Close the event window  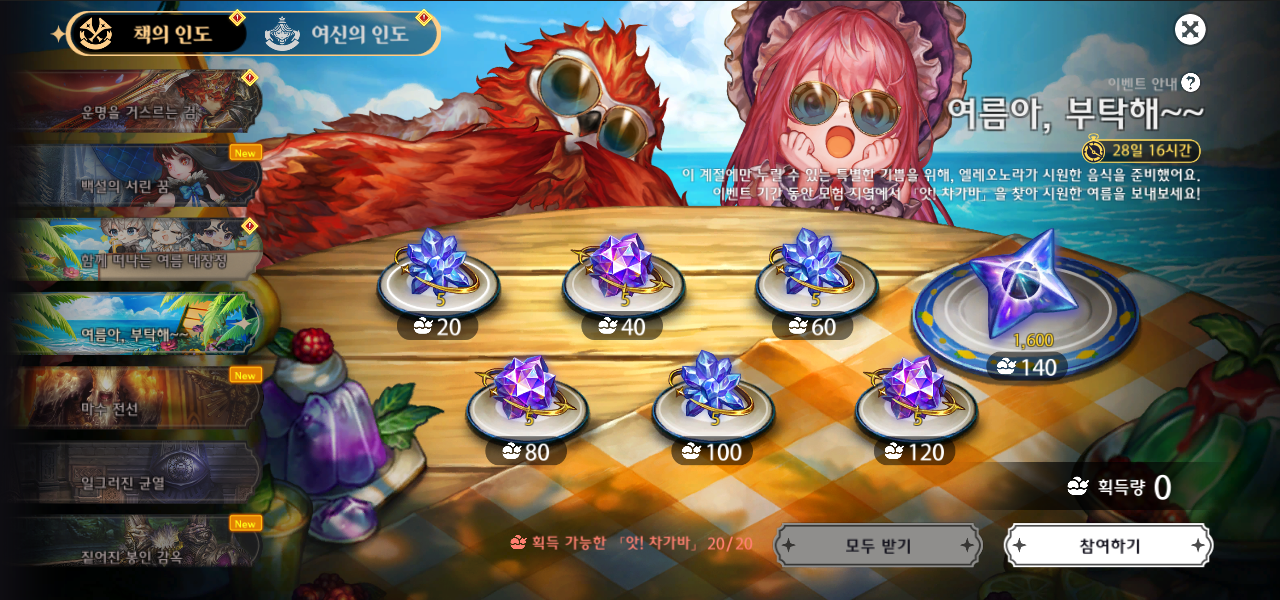[x=1190, y=30]
